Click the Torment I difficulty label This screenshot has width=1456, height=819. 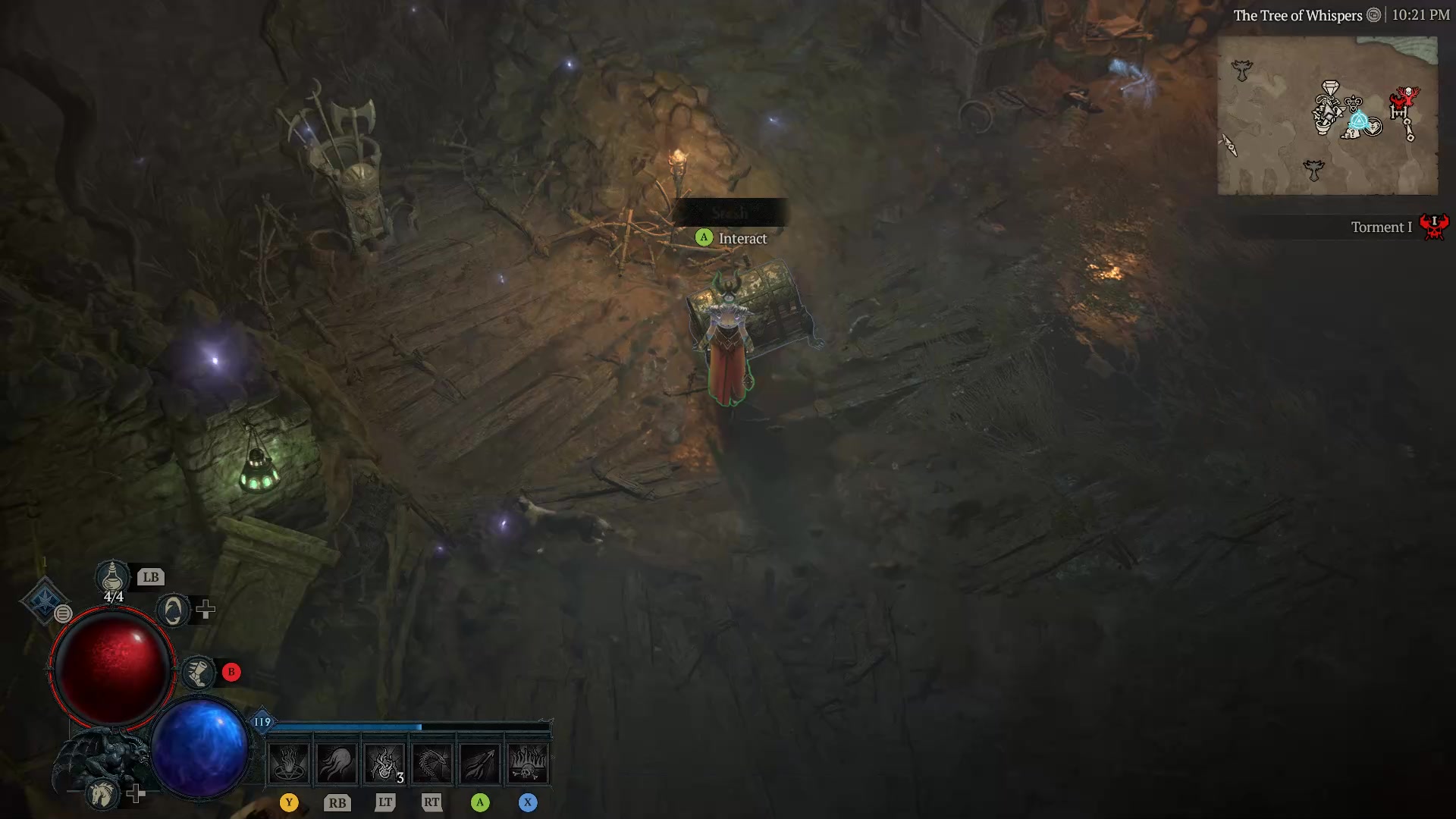click(x=1382, y=227)
